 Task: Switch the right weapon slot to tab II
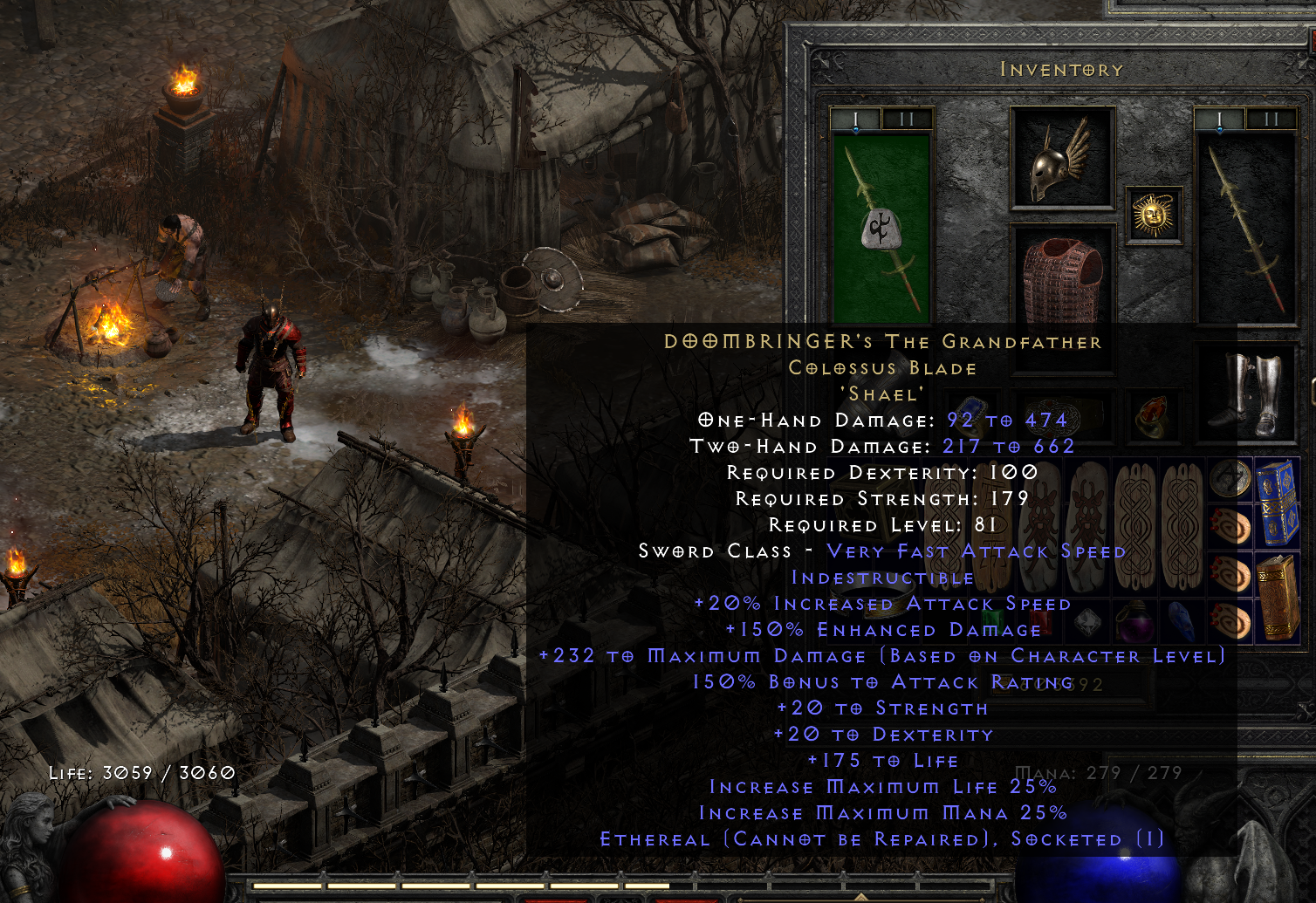1272,120
